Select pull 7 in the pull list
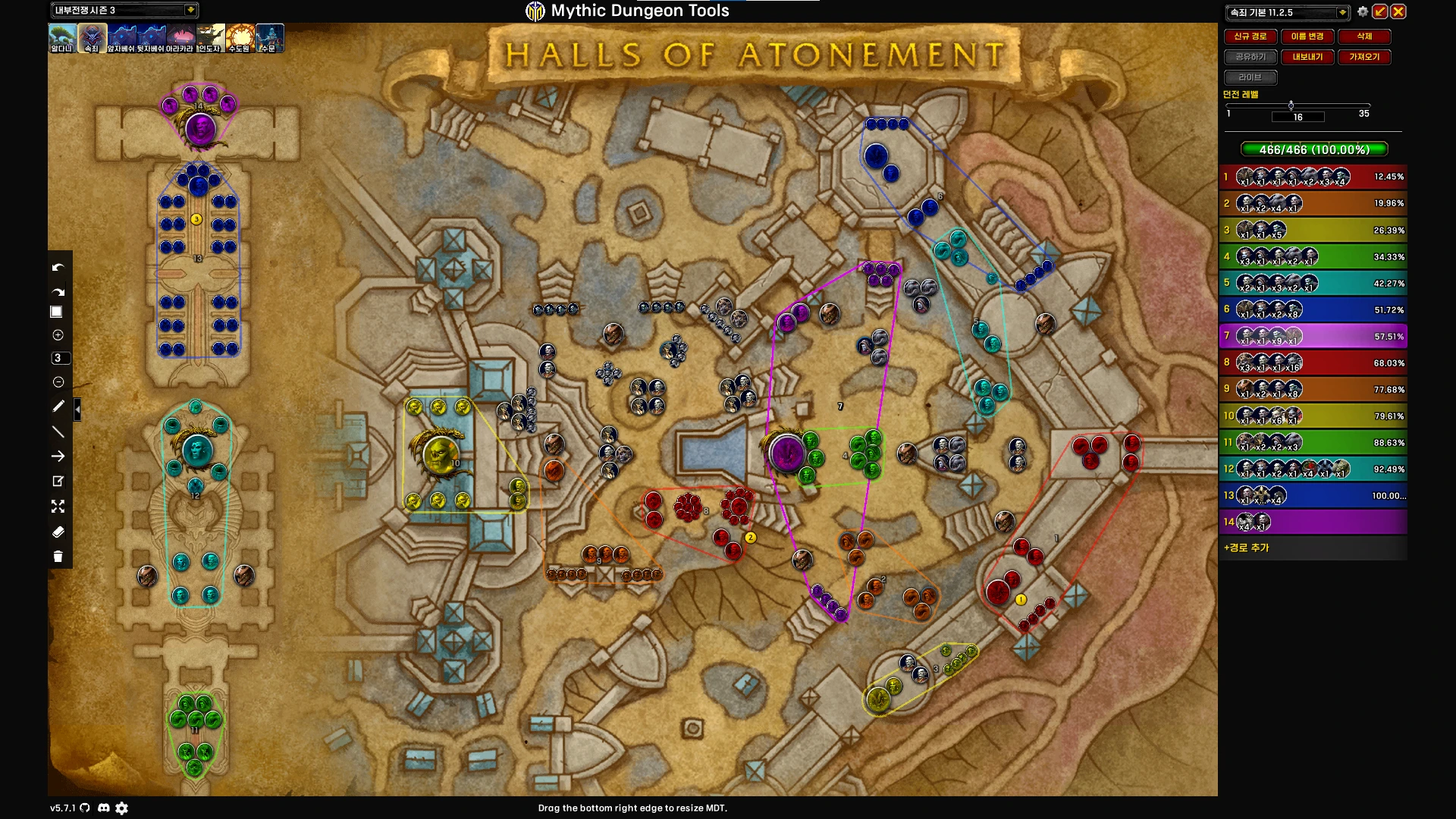The width and height of the screenshot is (1456, 819). 1313,336
